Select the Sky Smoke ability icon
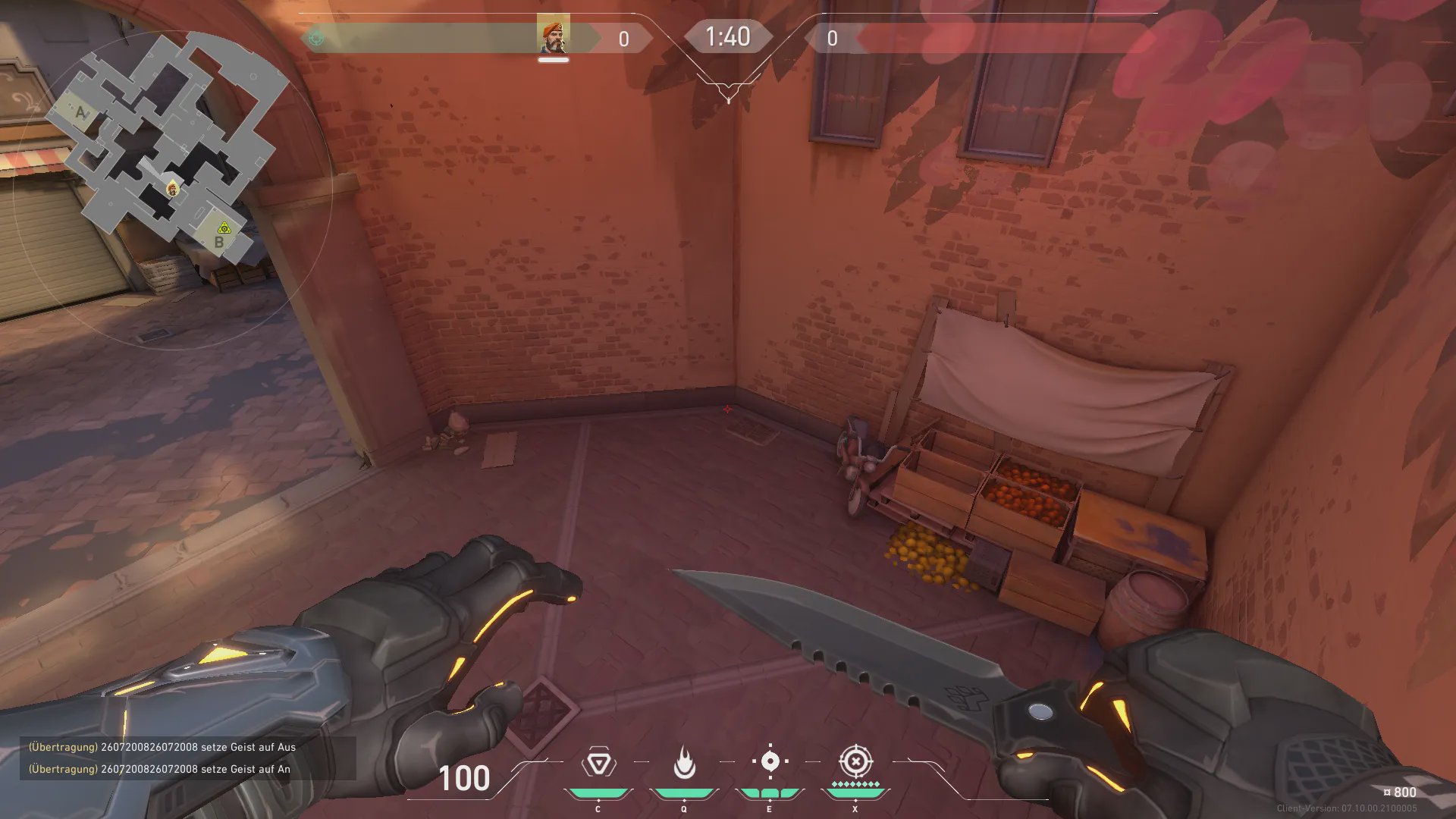 (x=770, y=761)
